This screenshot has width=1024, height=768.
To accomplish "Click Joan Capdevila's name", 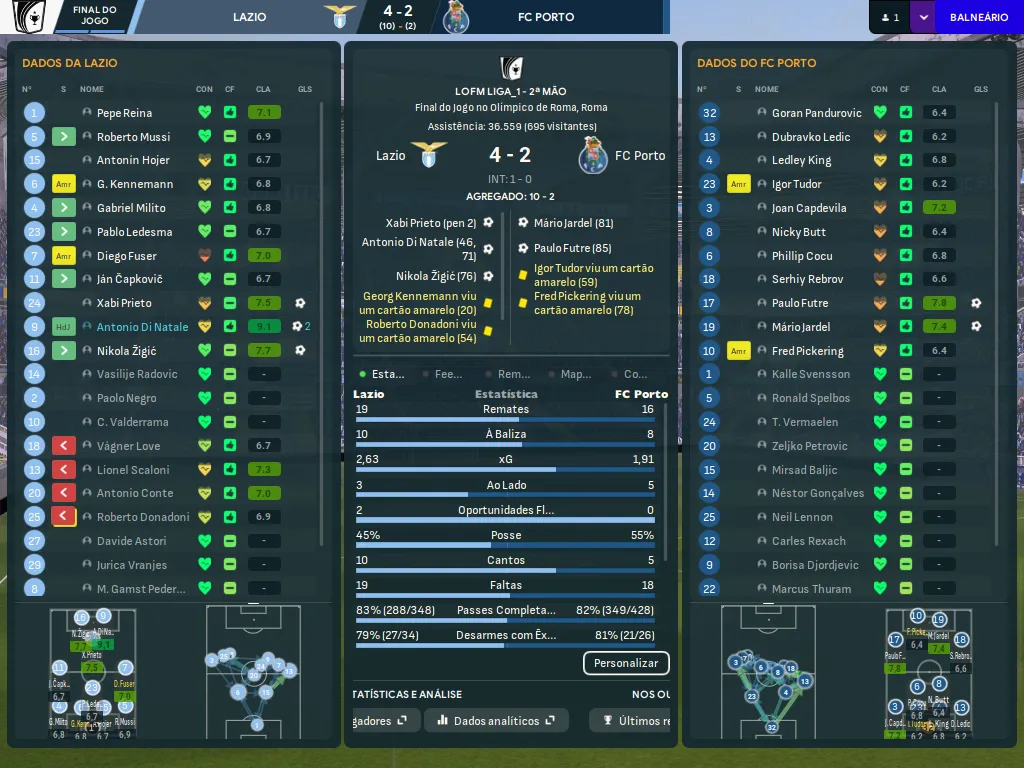I will point(808,208).
